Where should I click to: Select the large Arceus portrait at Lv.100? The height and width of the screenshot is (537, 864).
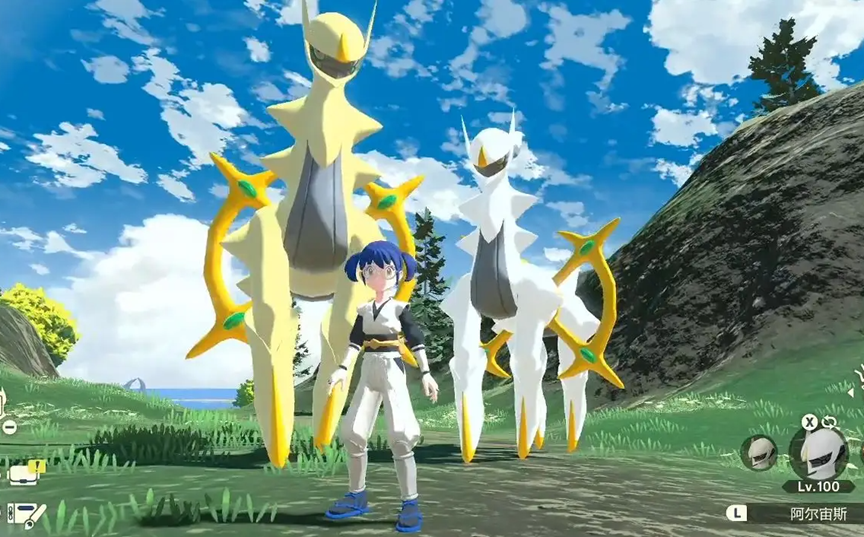tap(818, 451)
